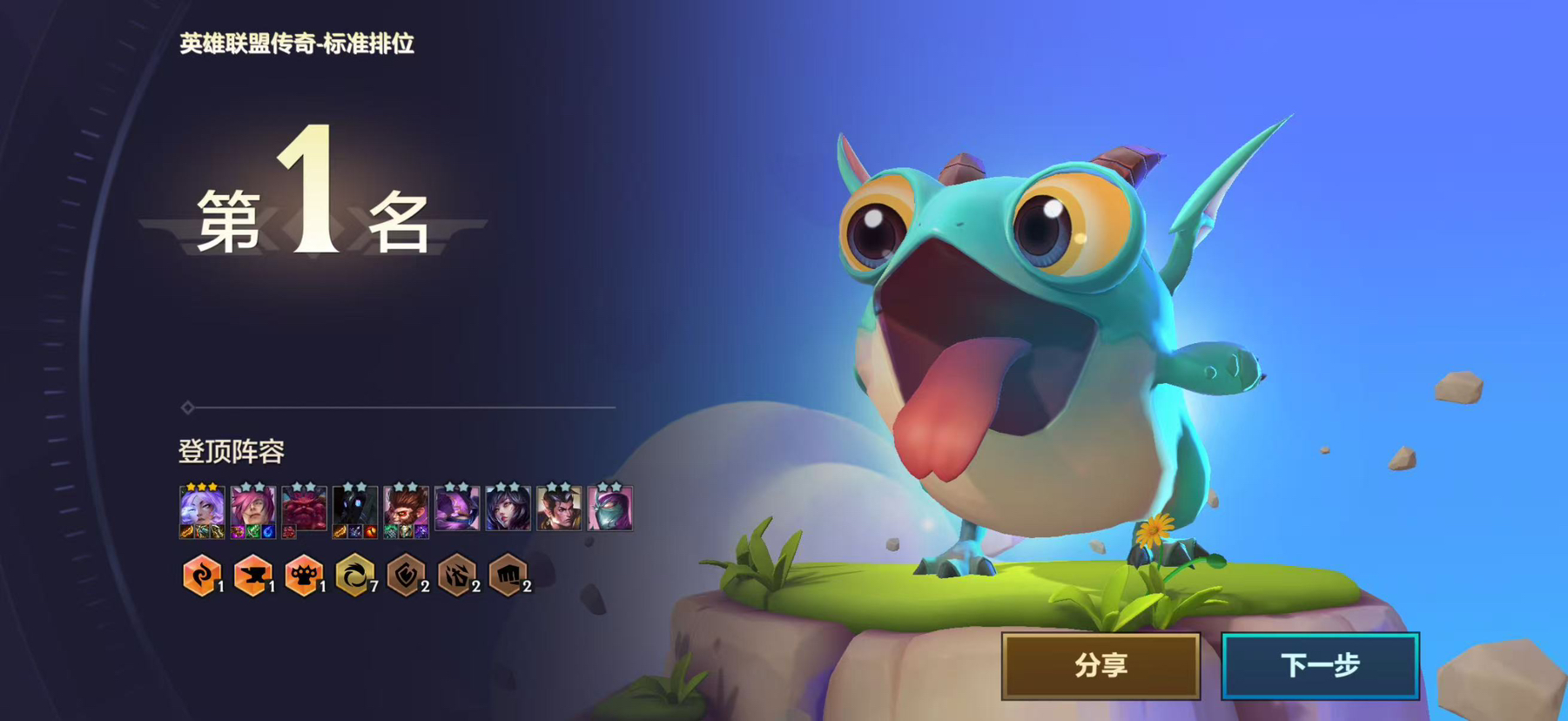Select the sleeping purple champion portrait
Screen dimensions: 1568x721
click(x=457, y=509)
